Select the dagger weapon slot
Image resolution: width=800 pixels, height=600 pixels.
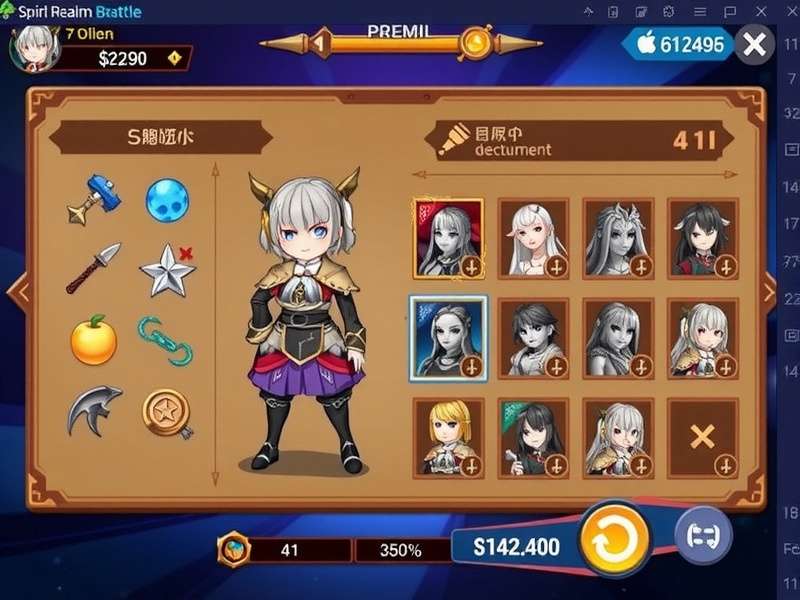coord(93,267)
